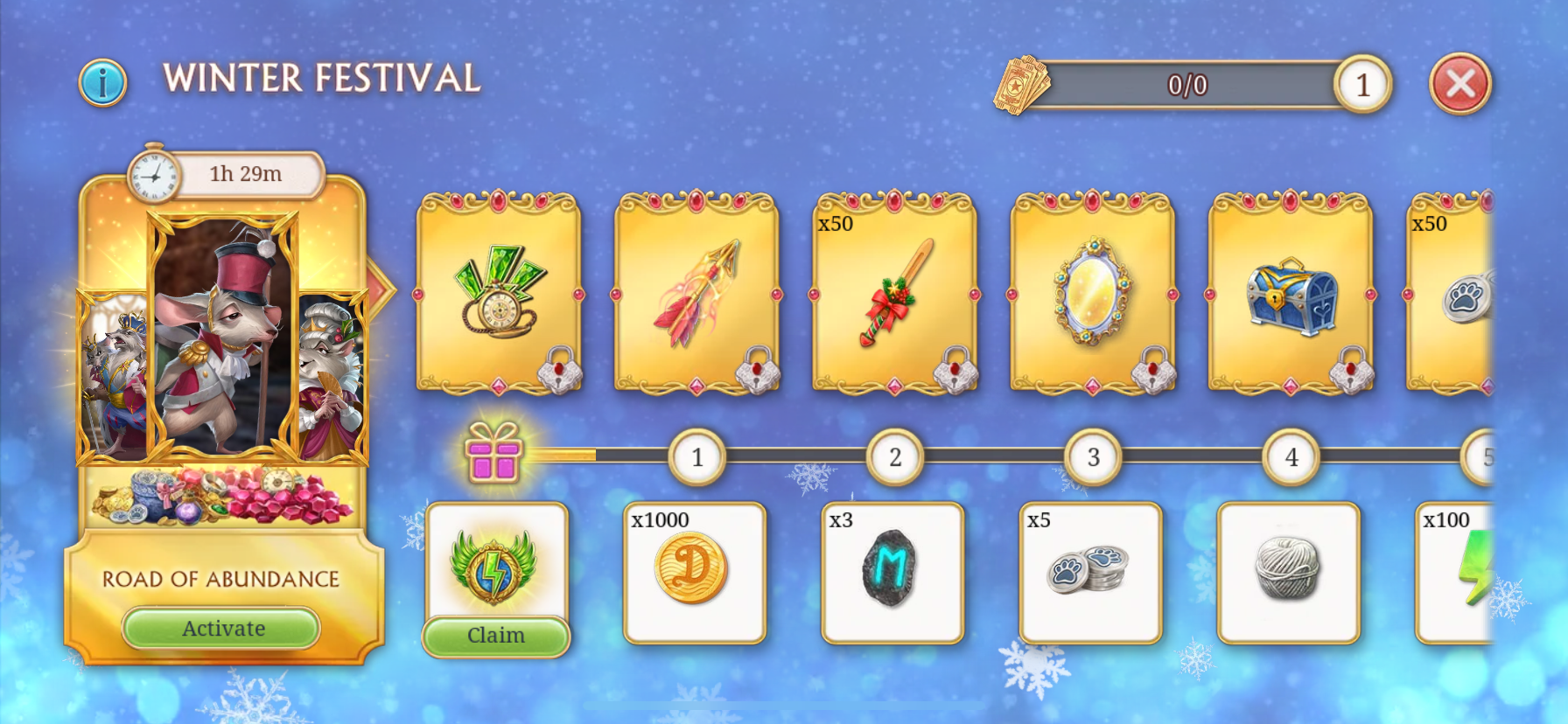Click the pink gift box icon
The height and width of the screenshot is (724, 1568).
pos(493,453)
